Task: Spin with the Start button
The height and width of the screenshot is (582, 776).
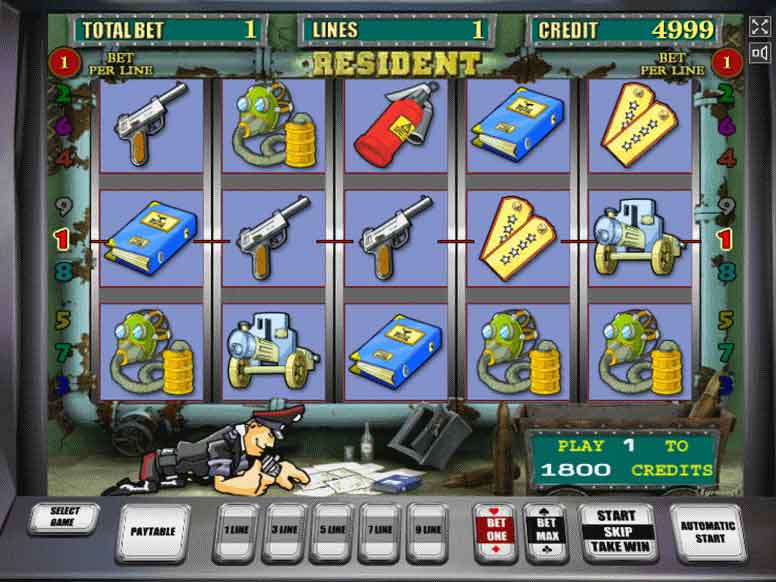Action: pyautogui.click(x=615, y=531)
